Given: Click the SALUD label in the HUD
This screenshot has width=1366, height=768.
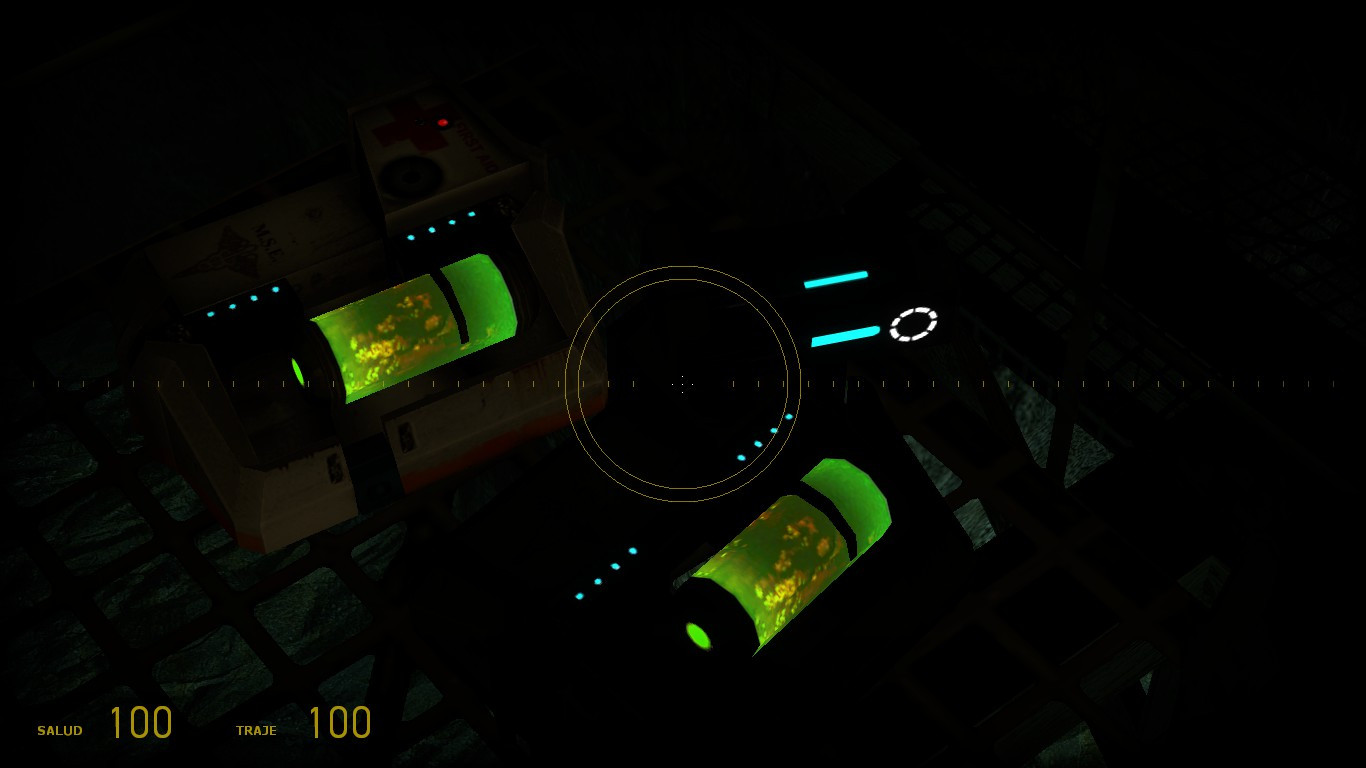Looking at the screenshot, I should click(x=60, y=731).
